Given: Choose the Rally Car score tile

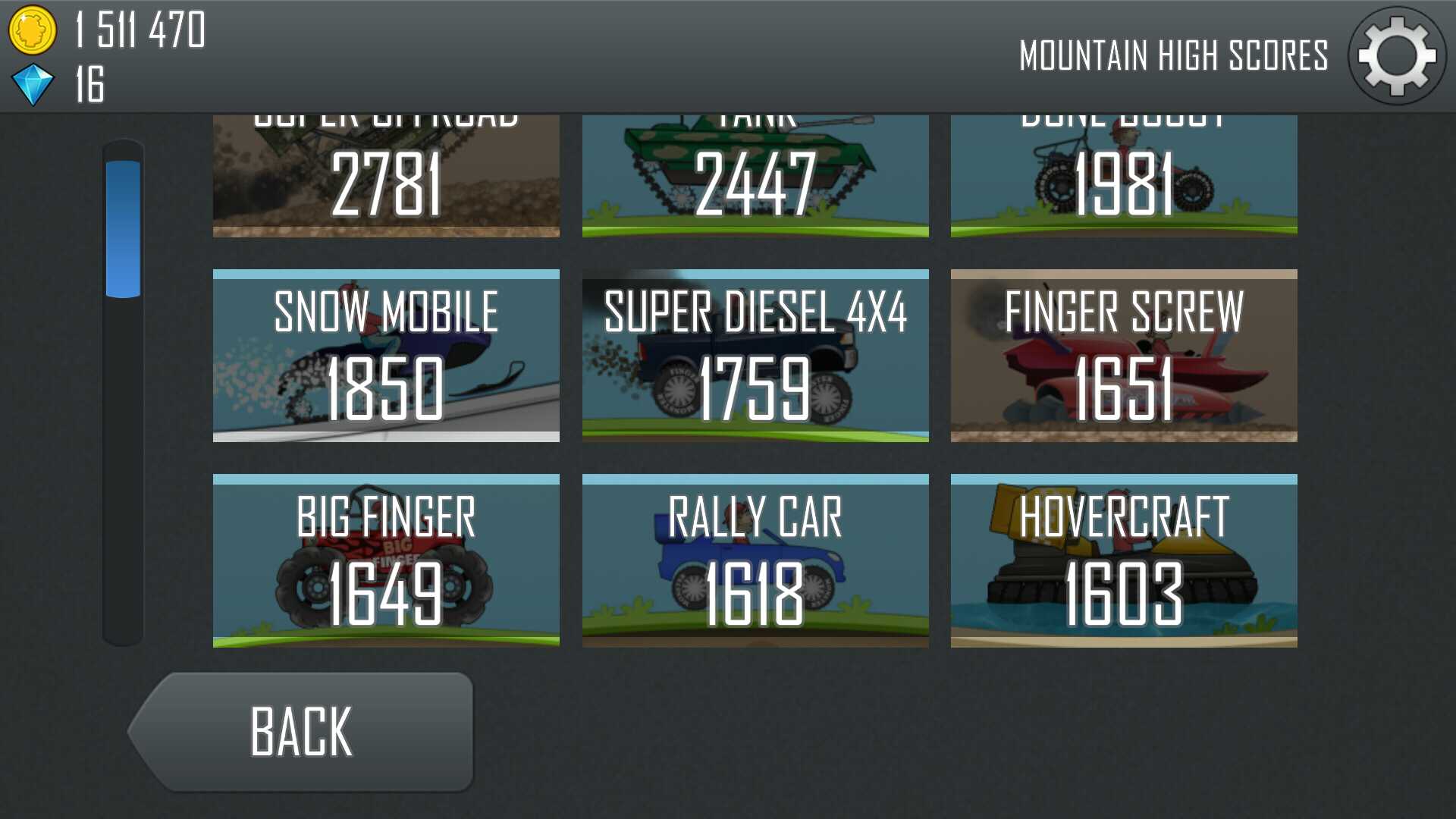Looking at the screenshot, I should tap(755, 560).
